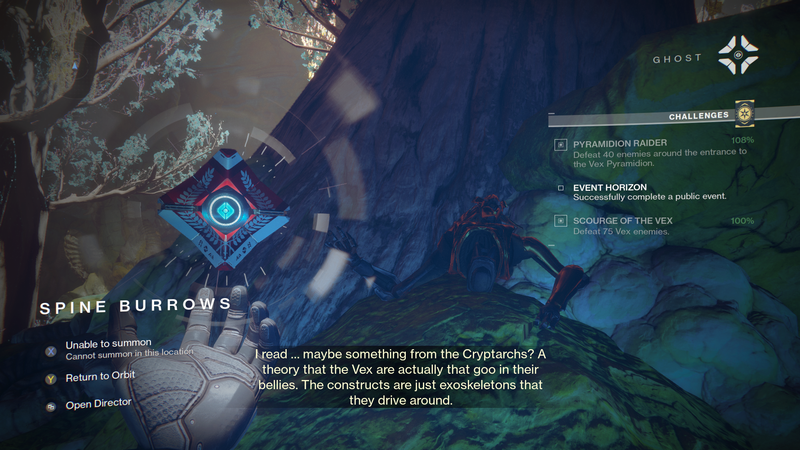Open the Challenges header banner
The width and height of the screenshot is (800, 450).
click(x=700, y=116)
